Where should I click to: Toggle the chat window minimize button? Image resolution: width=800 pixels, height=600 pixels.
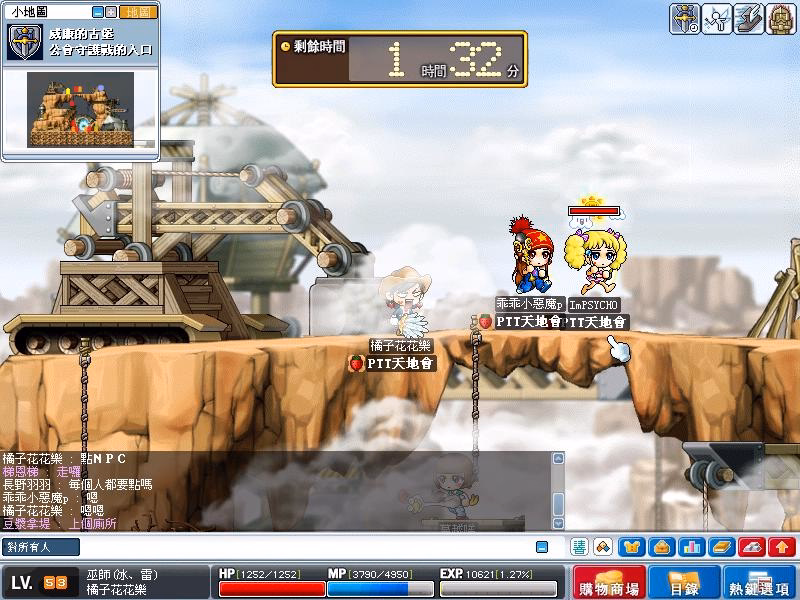tap(542, 547)
